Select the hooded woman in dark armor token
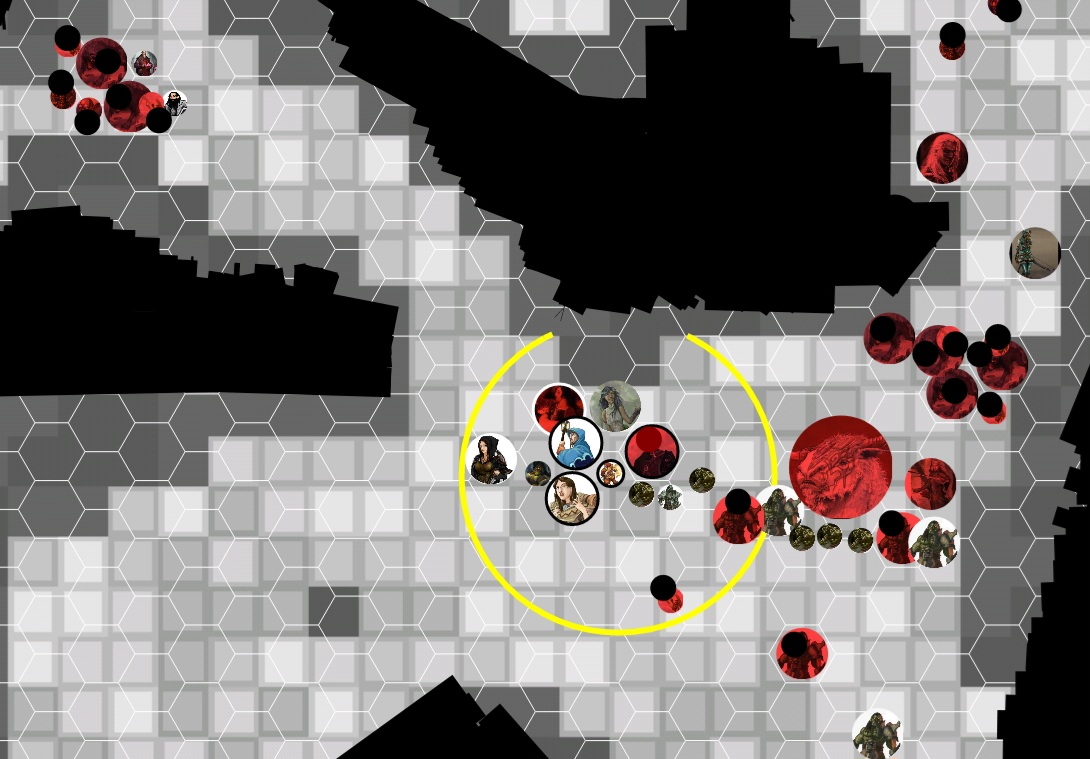The height and width of the screenshot is (759, 1090). point(491,460)
